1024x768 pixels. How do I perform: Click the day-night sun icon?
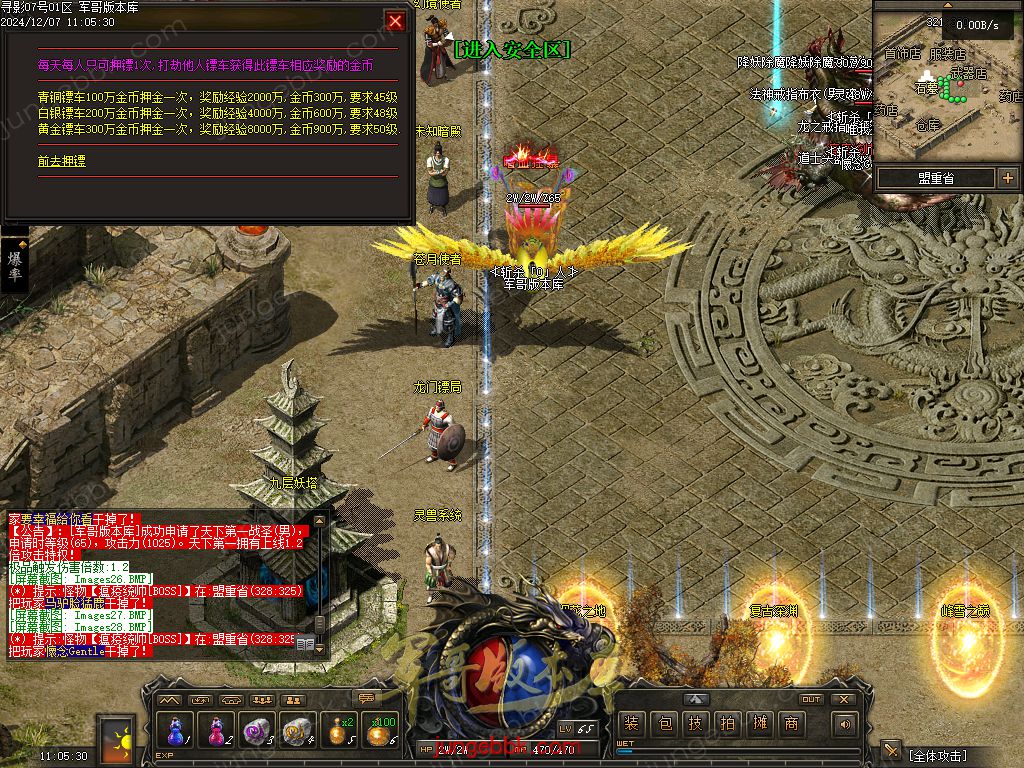pos(115,740)
